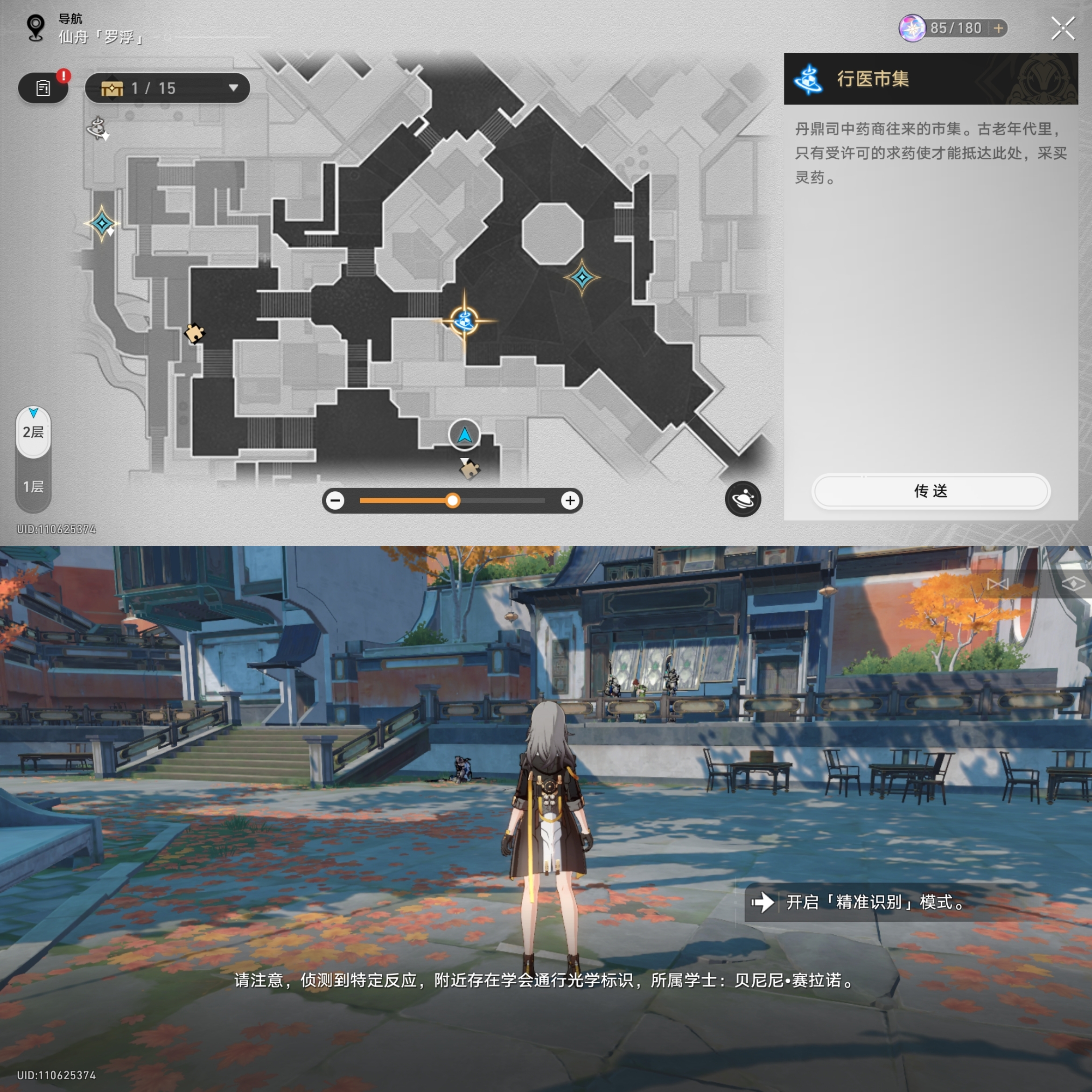
Task: Open the mission log with red alert
Action: coord(43,88)
